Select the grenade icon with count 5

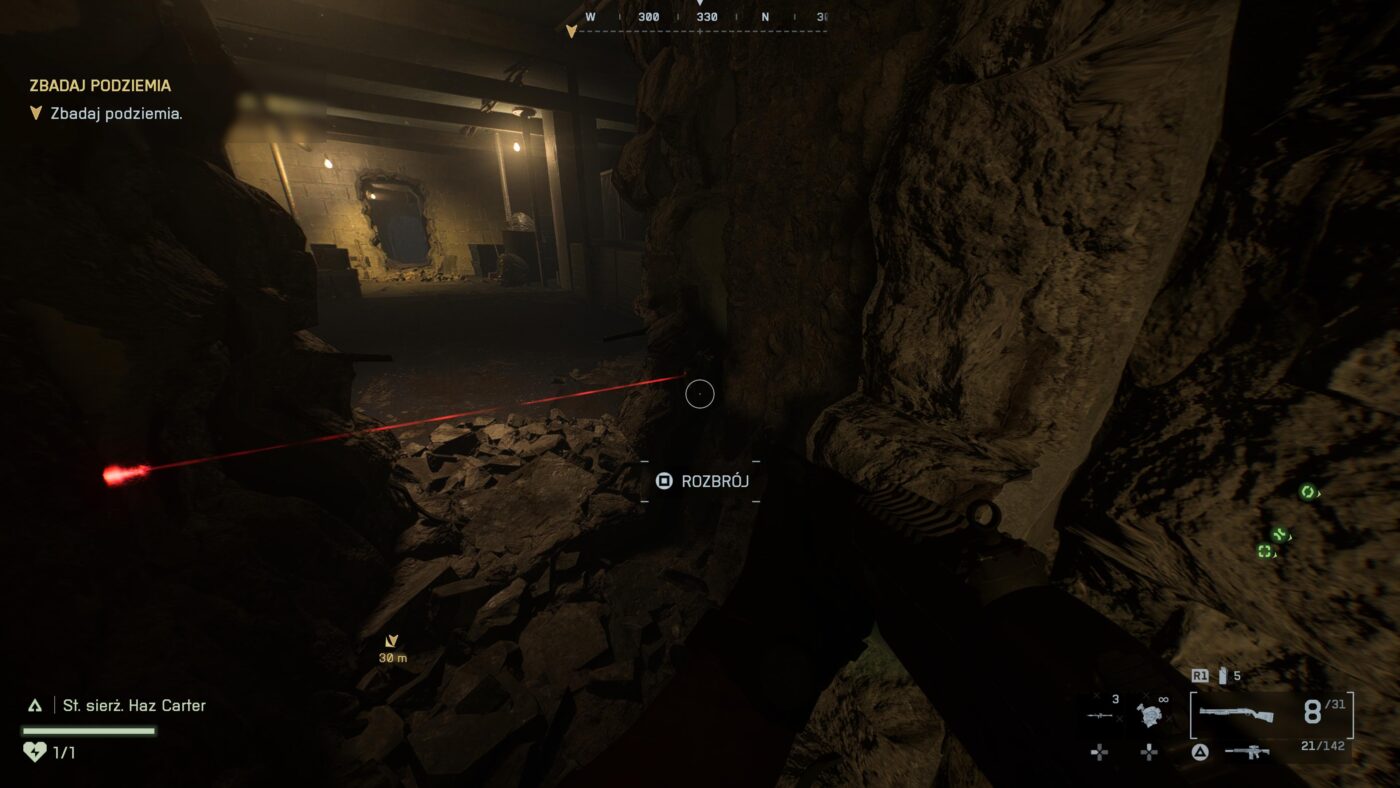tap(1222, 676)
